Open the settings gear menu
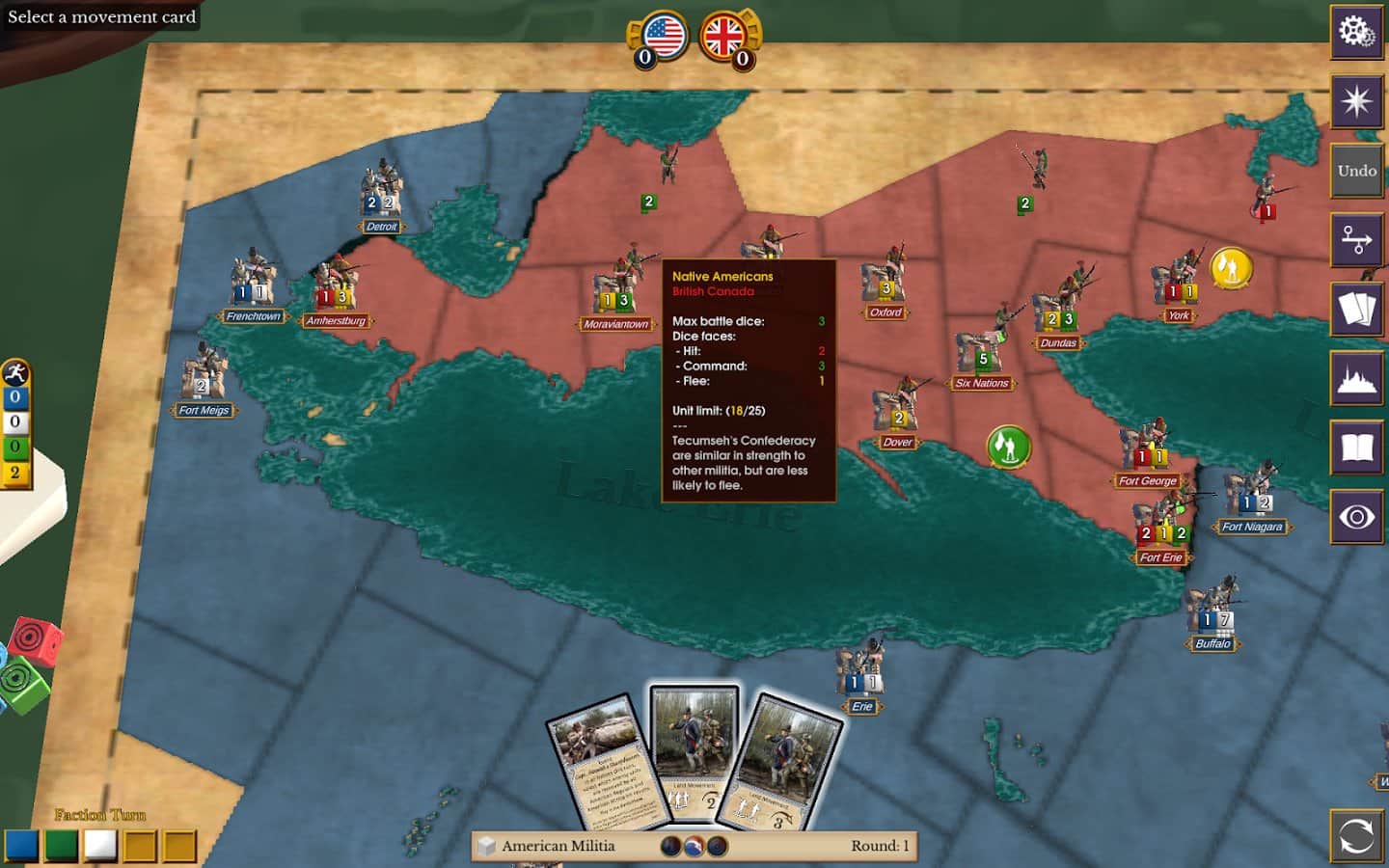Screen dimensions: 1389x868 pyautogui.click(x=1356, y=32)
